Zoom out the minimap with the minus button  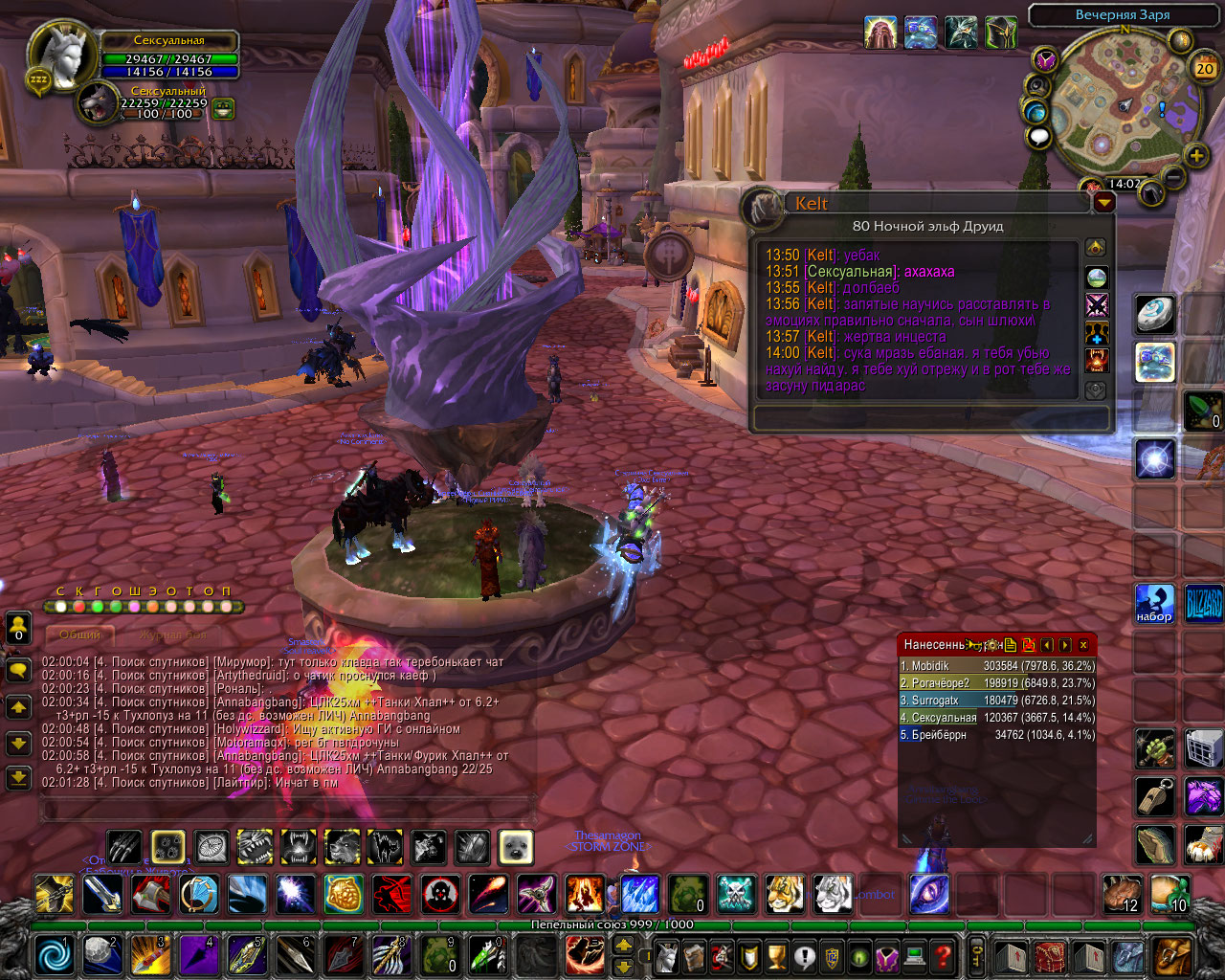click(1173, 177)
